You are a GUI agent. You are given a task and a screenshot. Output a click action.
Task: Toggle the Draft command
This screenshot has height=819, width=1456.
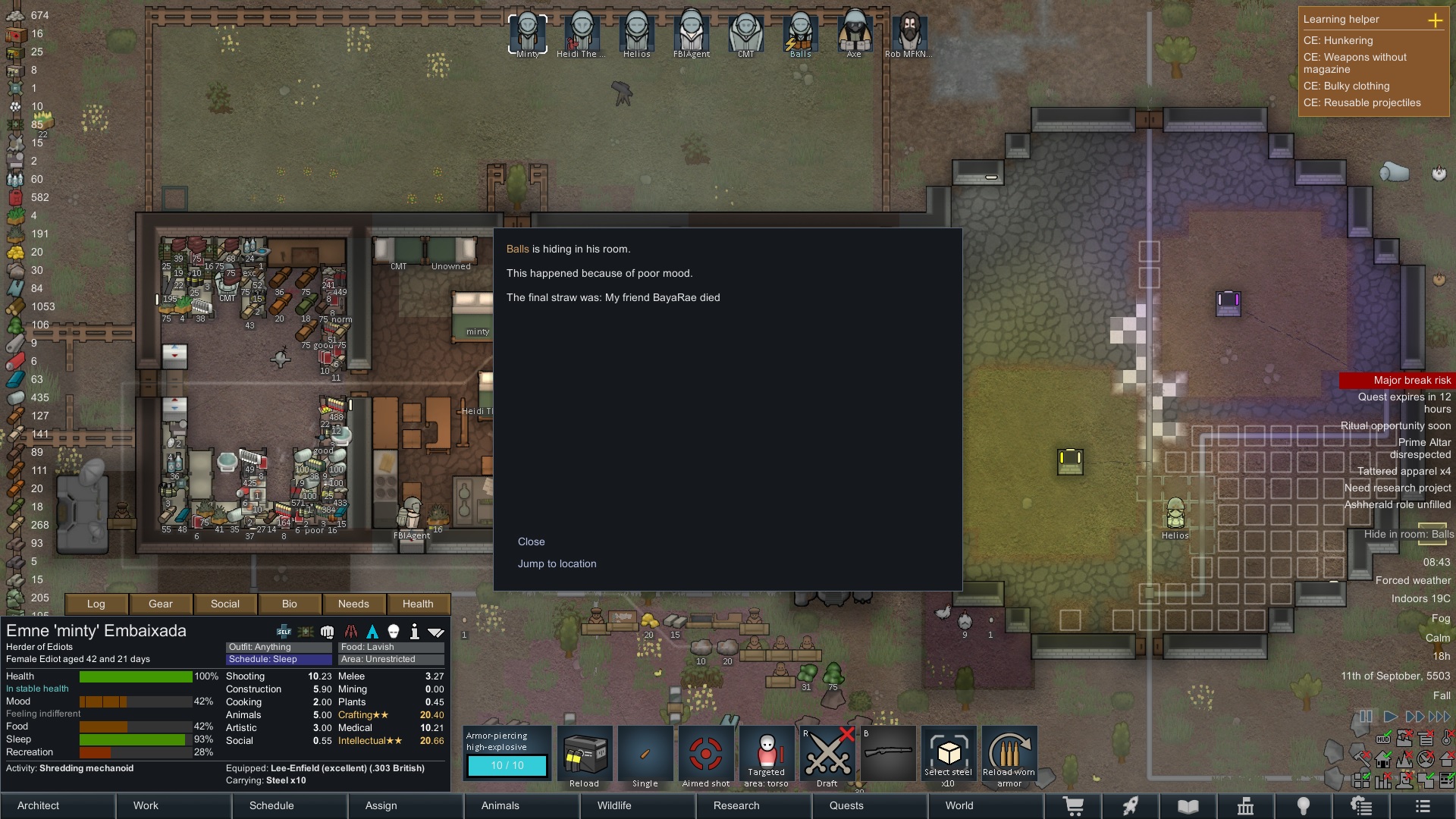(x=827, y=755)
